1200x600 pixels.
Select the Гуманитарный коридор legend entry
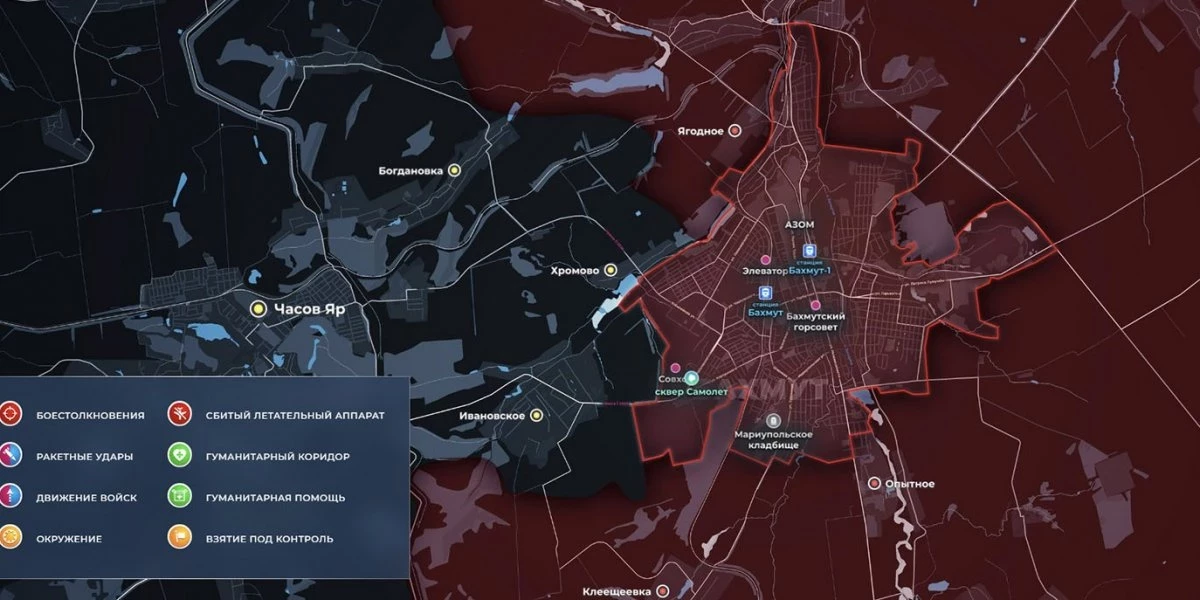(180, 455)
